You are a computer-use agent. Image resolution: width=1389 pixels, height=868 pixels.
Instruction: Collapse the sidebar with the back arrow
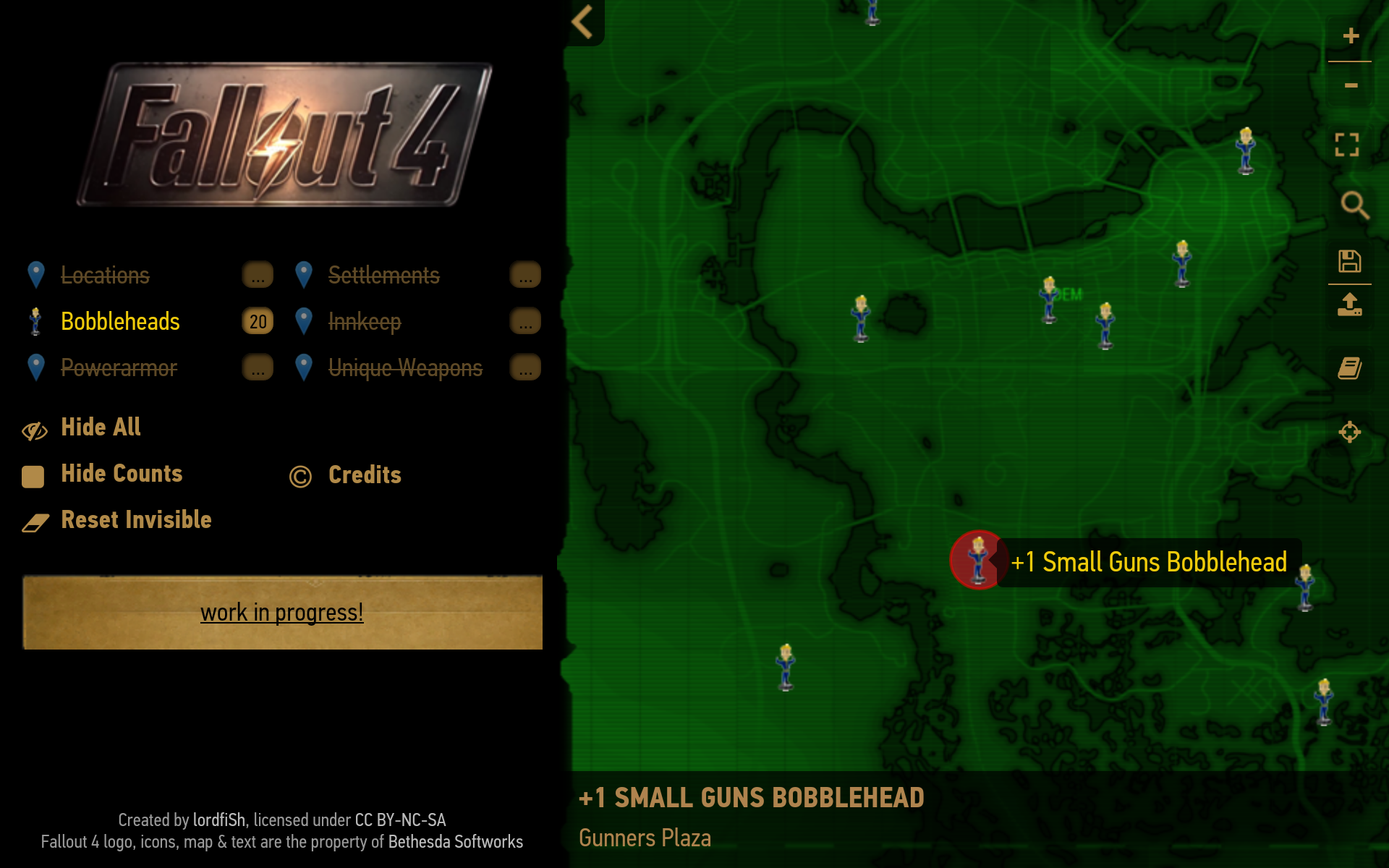click(x=583, y=22)
